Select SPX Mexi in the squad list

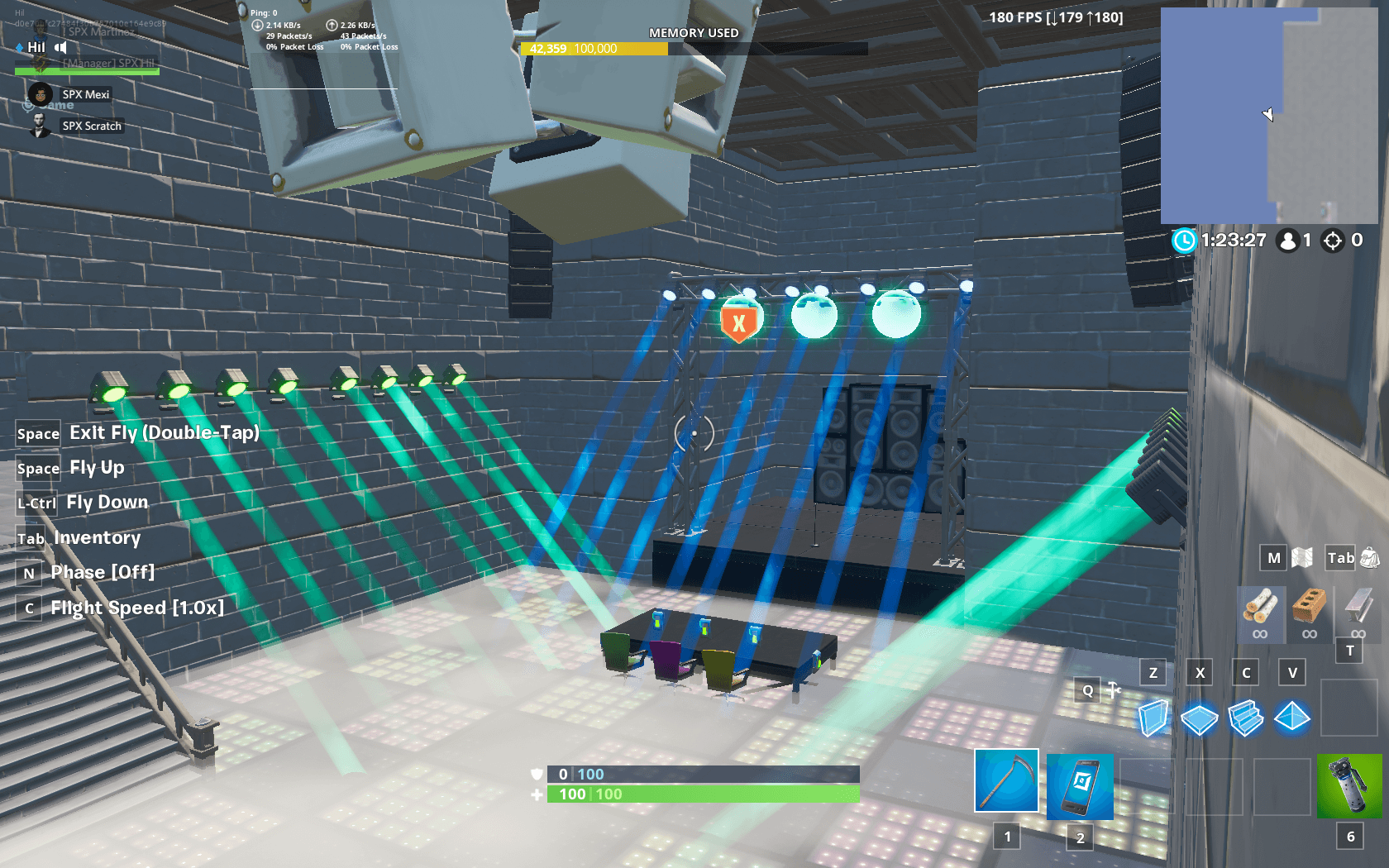coord(85,94)
